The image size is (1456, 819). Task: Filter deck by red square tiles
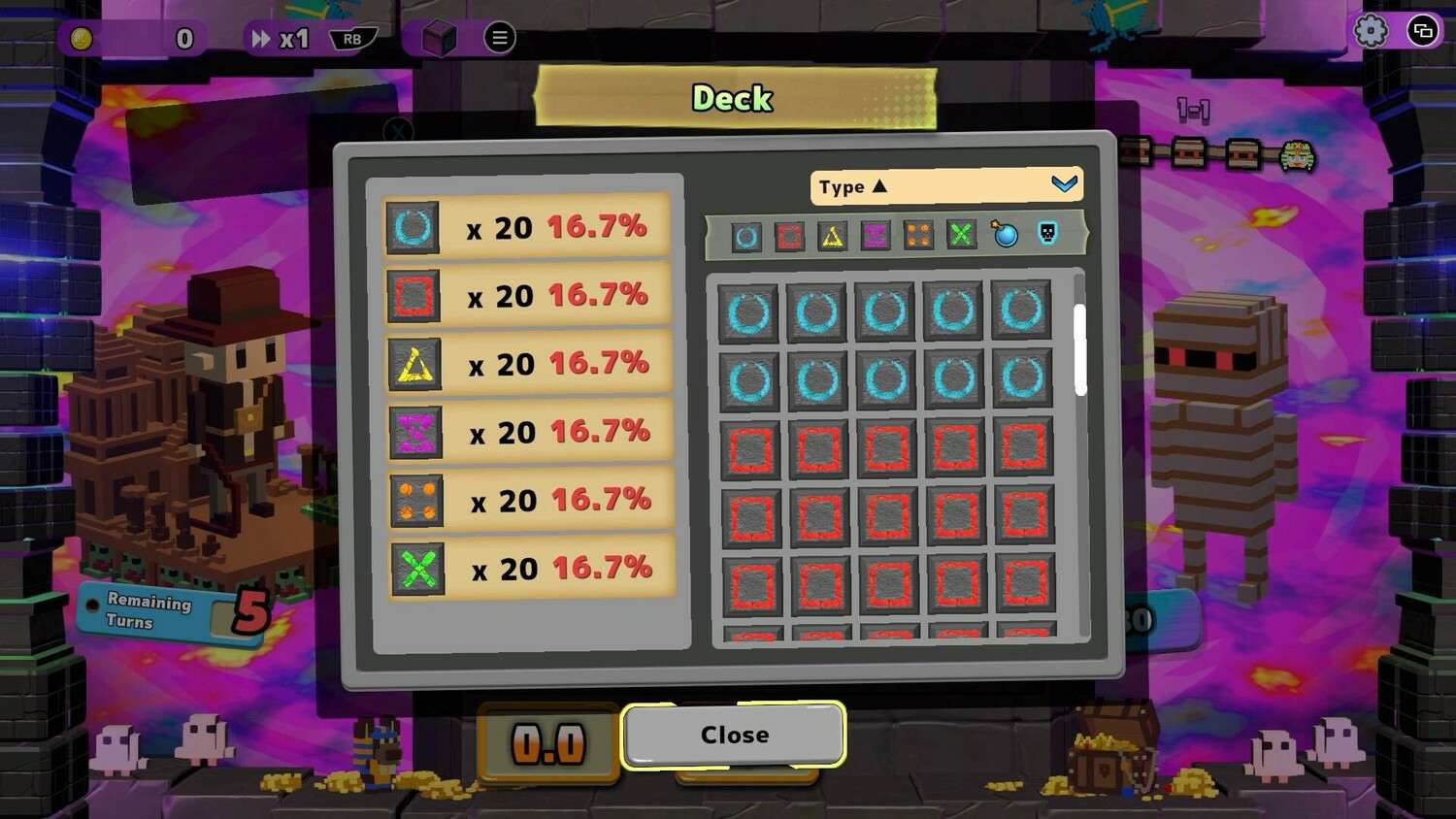[789, 236]
